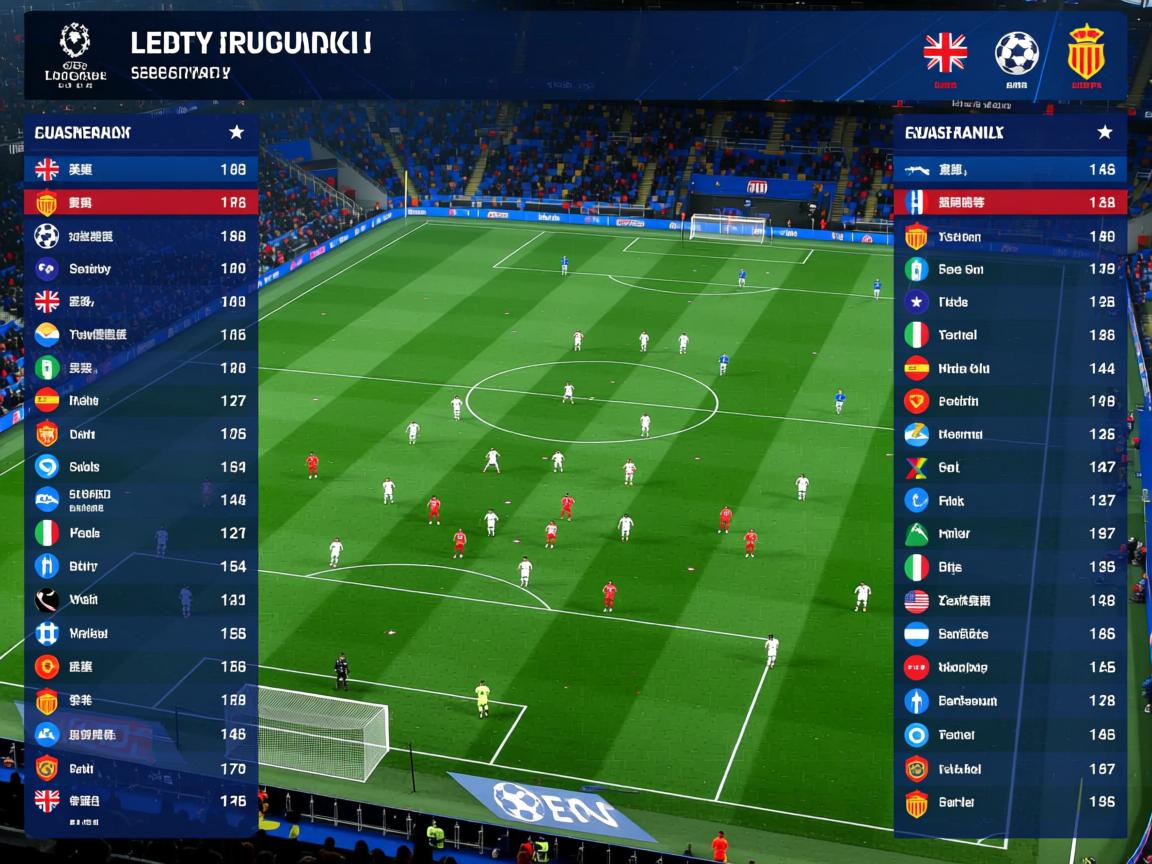
Task: Select the Tednel row scoring 186
Action: [1010, 335]
